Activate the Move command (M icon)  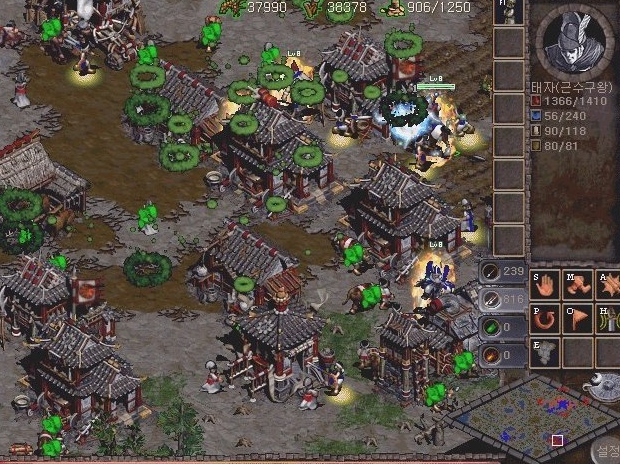(x=577, y=285)
